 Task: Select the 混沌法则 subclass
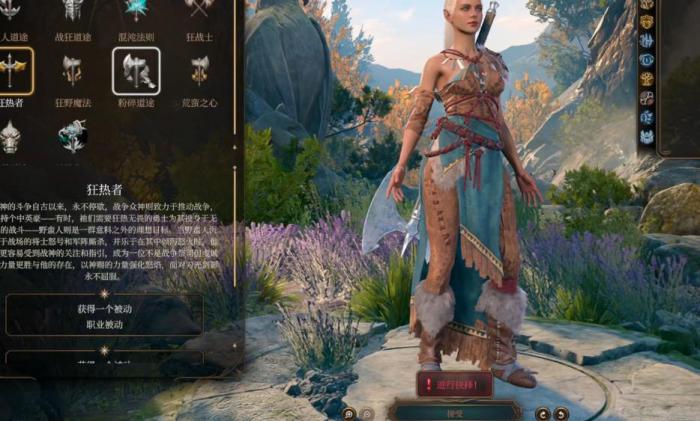point(135,10)
